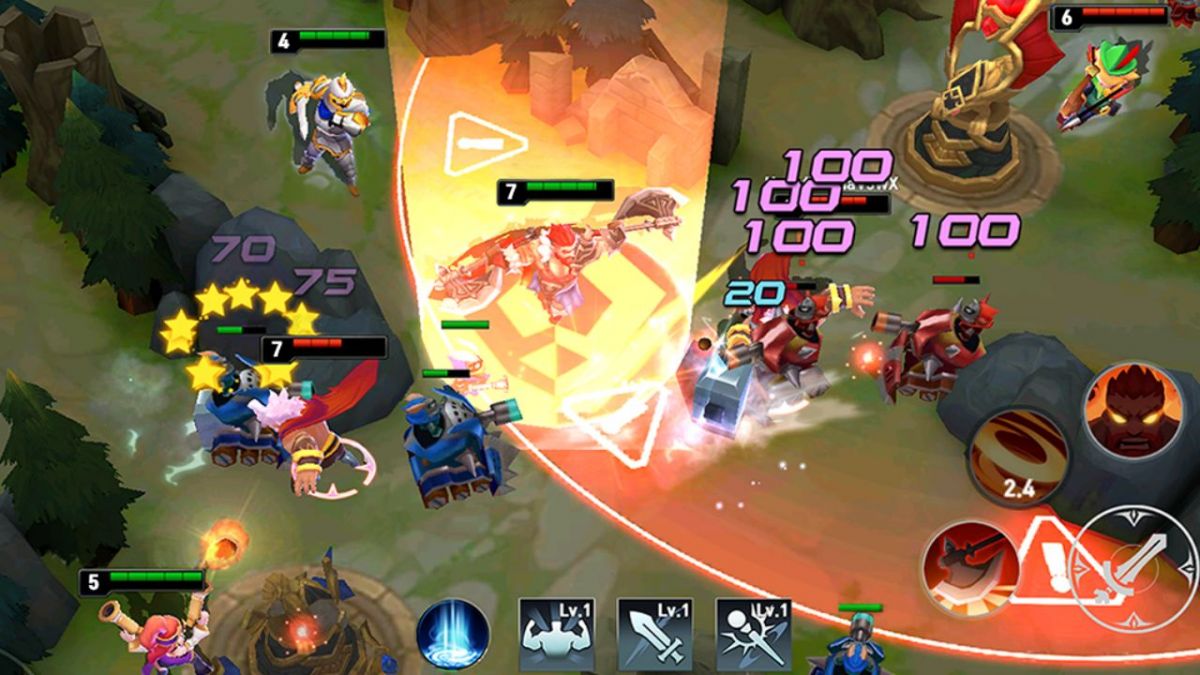The image size is (1200, 675).
Task: Use the axe throw ability
Action: (970, 568)
